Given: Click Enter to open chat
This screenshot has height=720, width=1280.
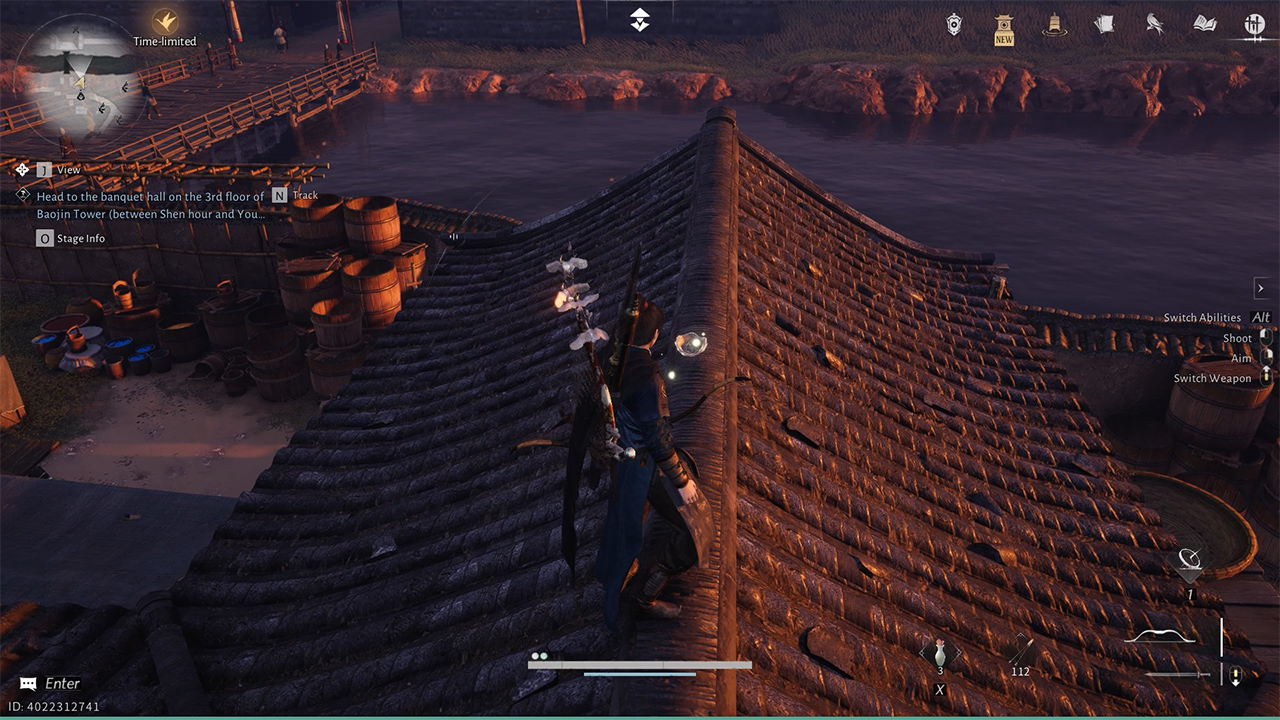Looking at the screenshot, I should tap(50, 684).
